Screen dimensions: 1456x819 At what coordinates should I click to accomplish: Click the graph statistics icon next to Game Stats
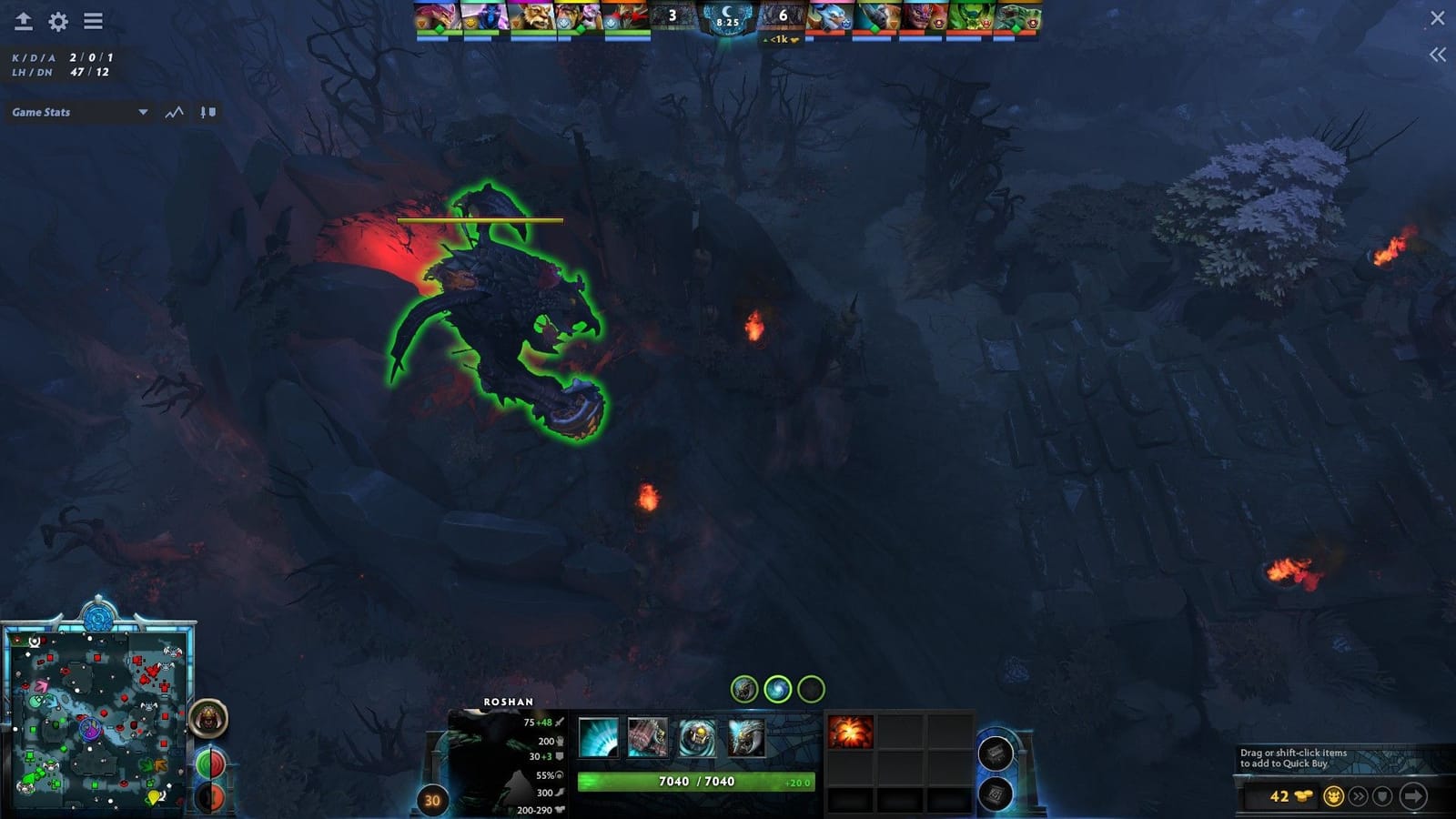pyautogui.click(x=173, y=112)
